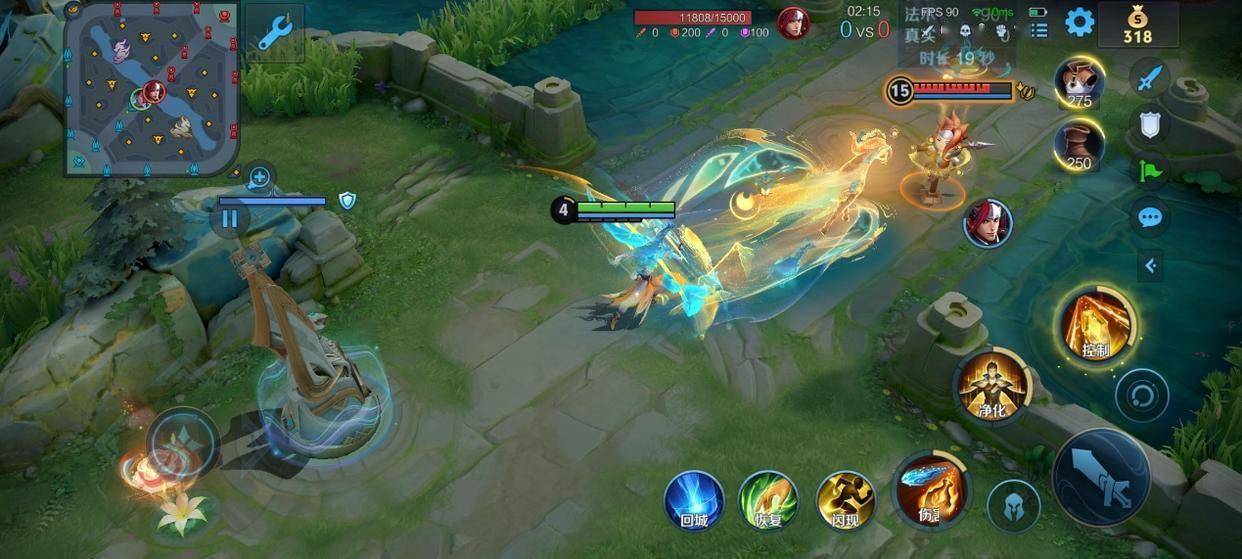
Task: Tap the helmet hero-targeting button
Action: [1013, 505]
